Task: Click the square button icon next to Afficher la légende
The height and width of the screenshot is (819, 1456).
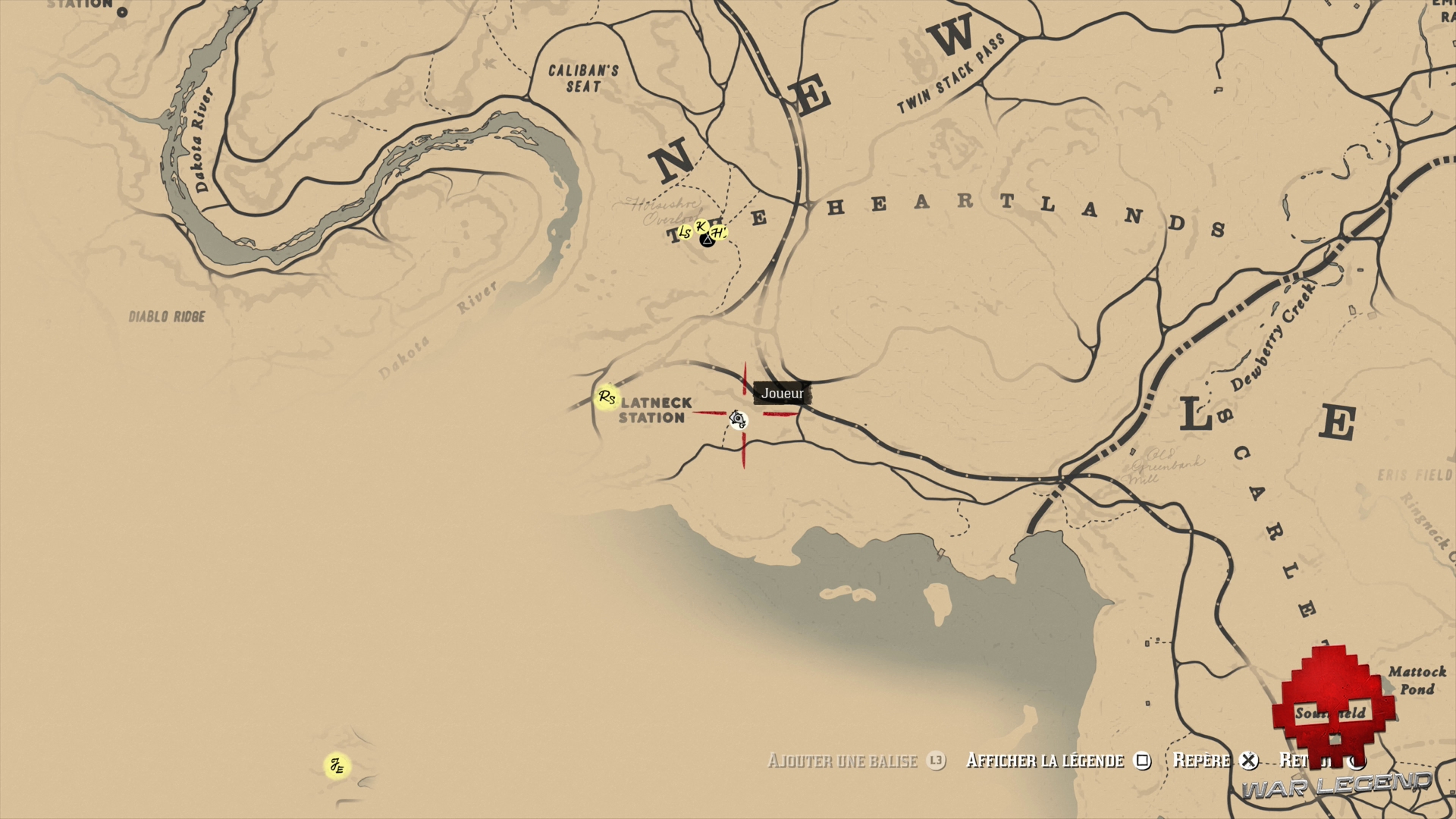Action: [1143, 761]
